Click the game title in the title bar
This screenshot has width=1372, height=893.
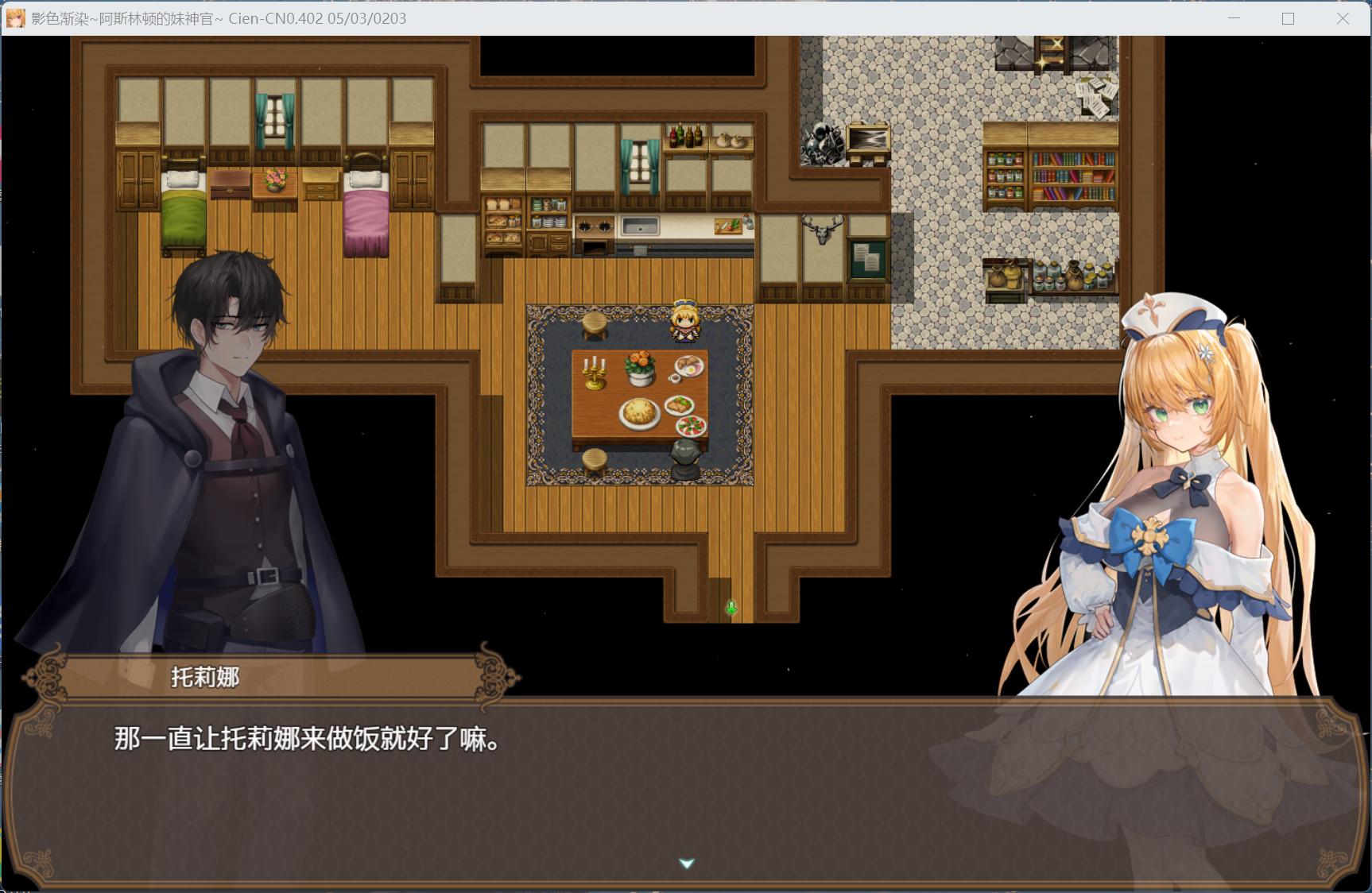click(x=215, y=18)
